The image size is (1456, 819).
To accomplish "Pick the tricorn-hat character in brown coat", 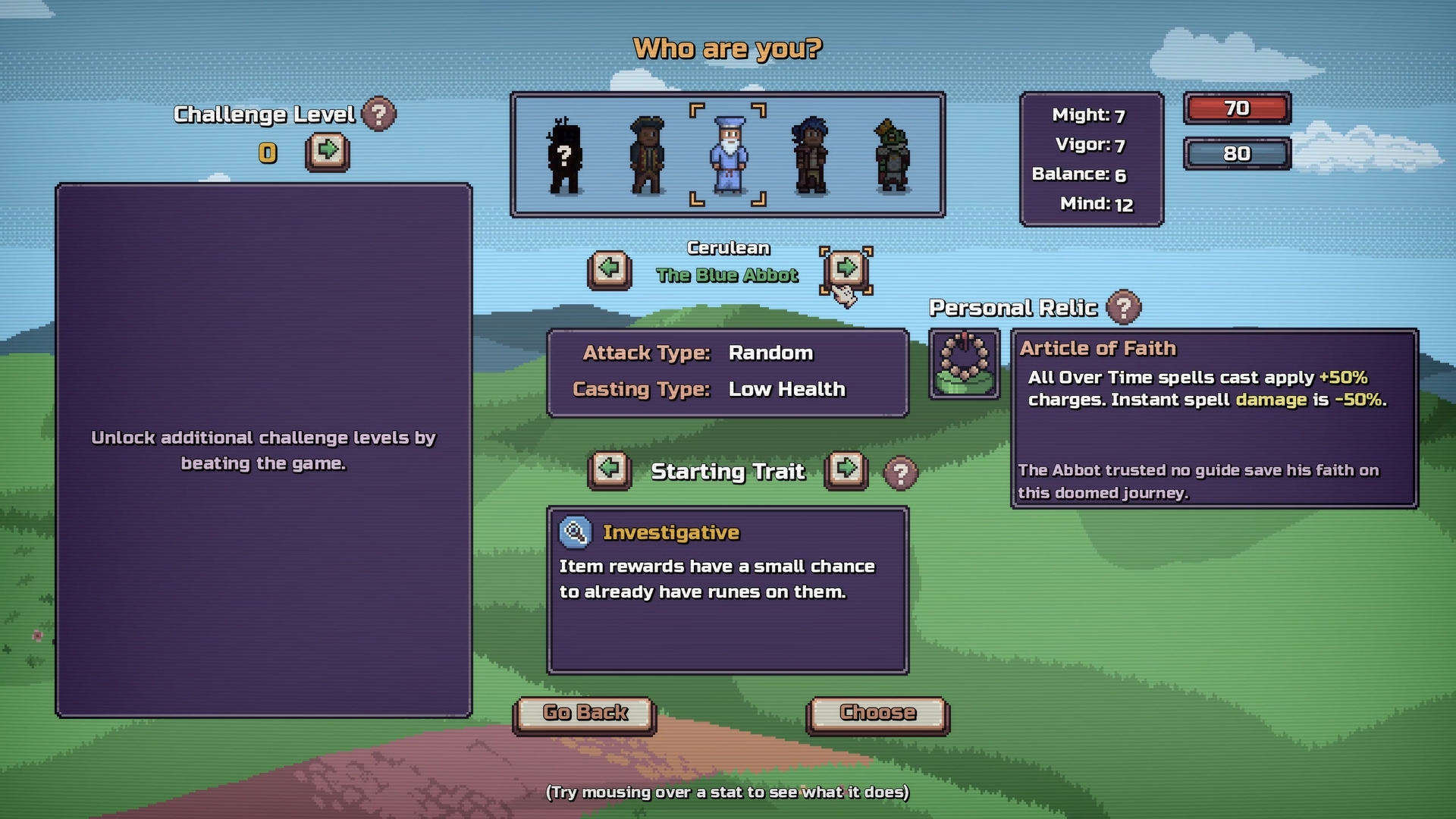I will [x=647, y=155].
